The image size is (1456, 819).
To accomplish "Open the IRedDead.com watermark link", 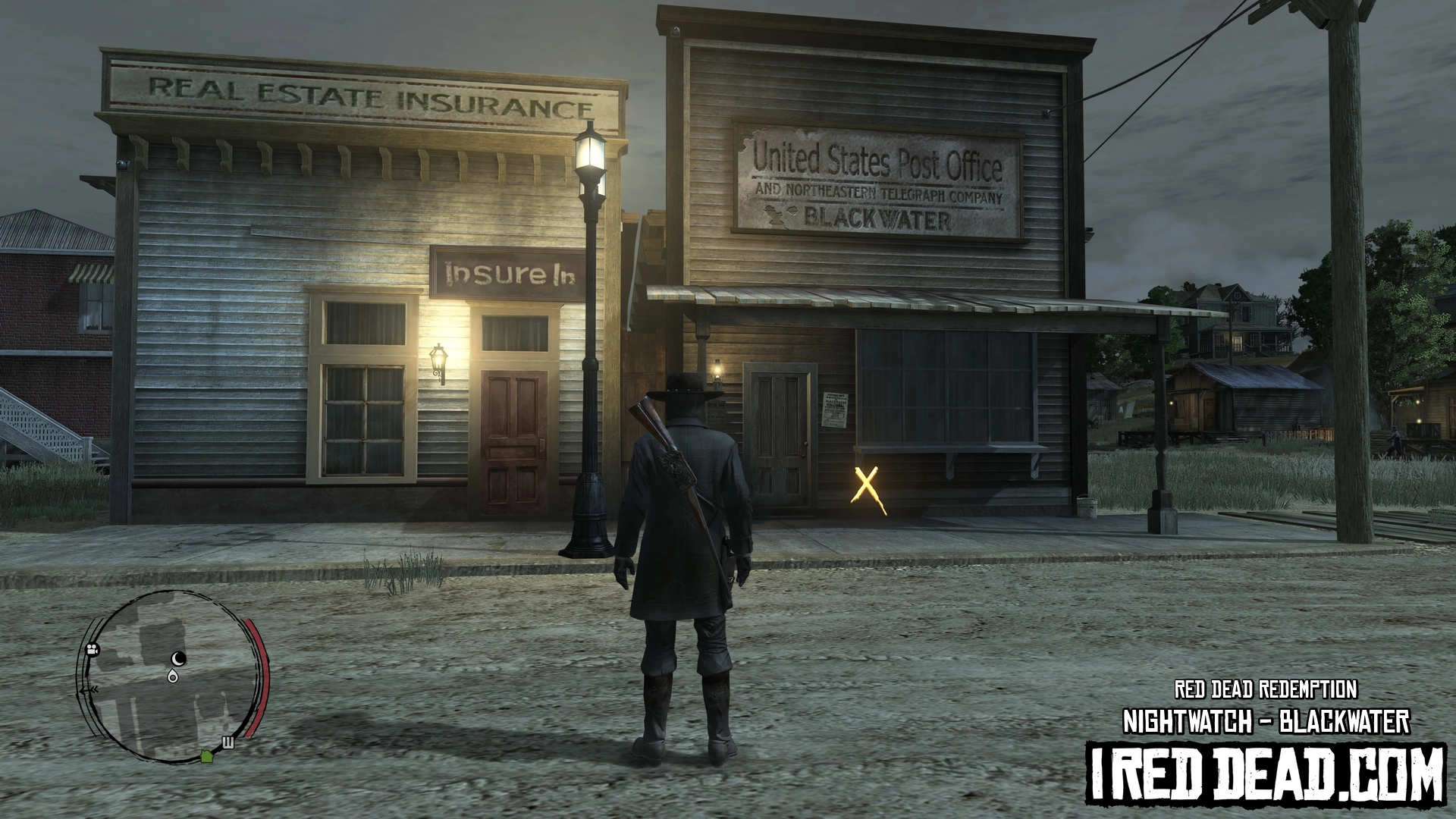I will (x=1265, y=773).
